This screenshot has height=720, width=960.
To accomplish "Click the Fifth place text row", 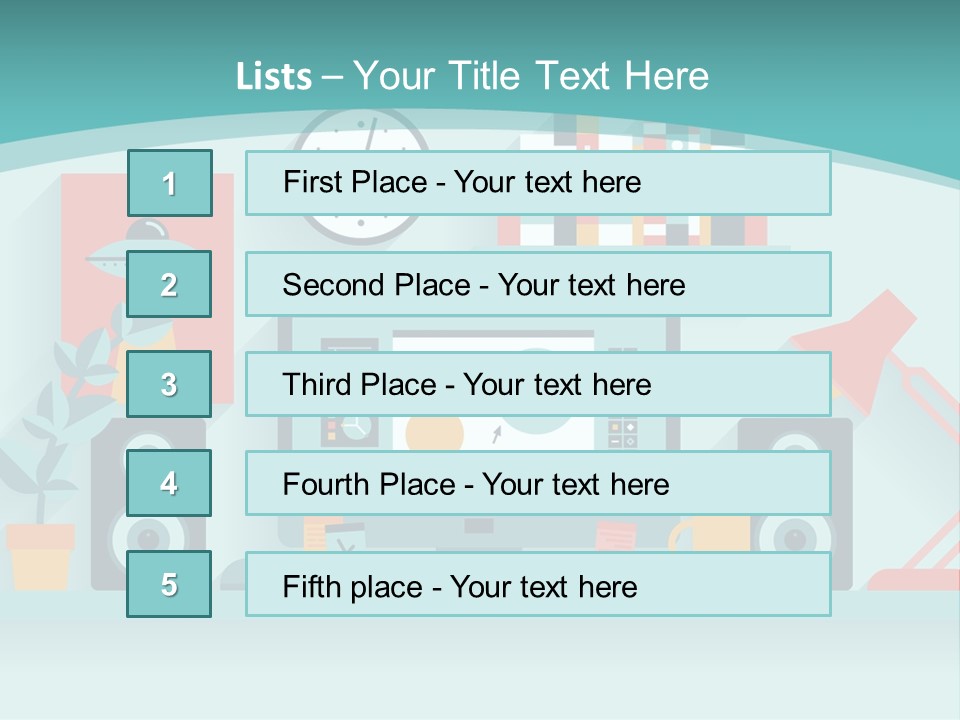I will tap(538, 584).
